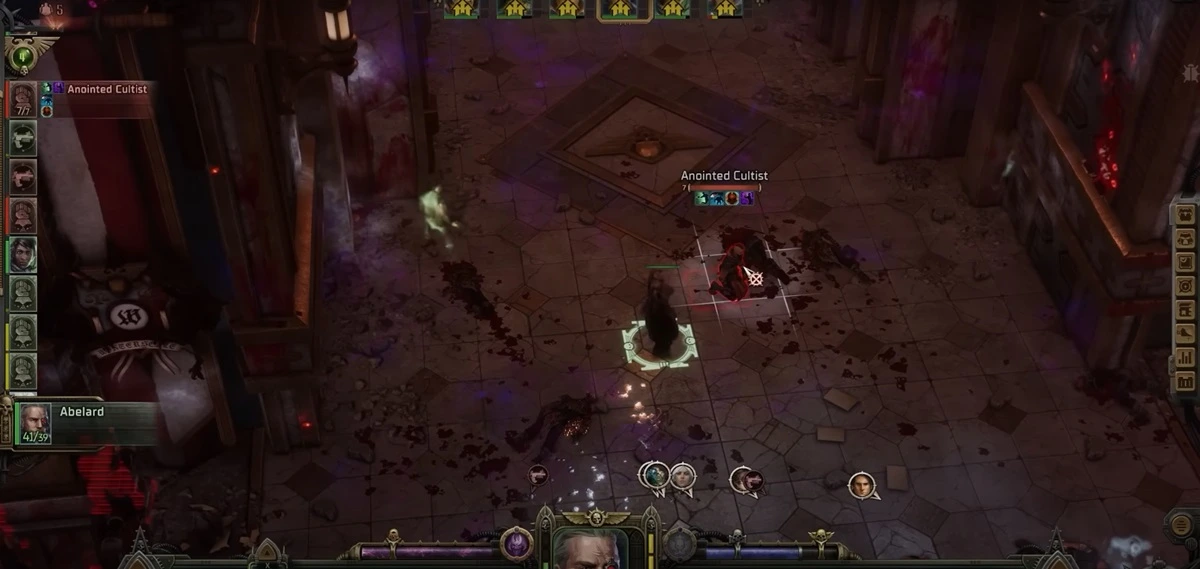Click the grey round emblem right of the portrait
Viewport: 1200px width, 569px height.
(680, 545)
